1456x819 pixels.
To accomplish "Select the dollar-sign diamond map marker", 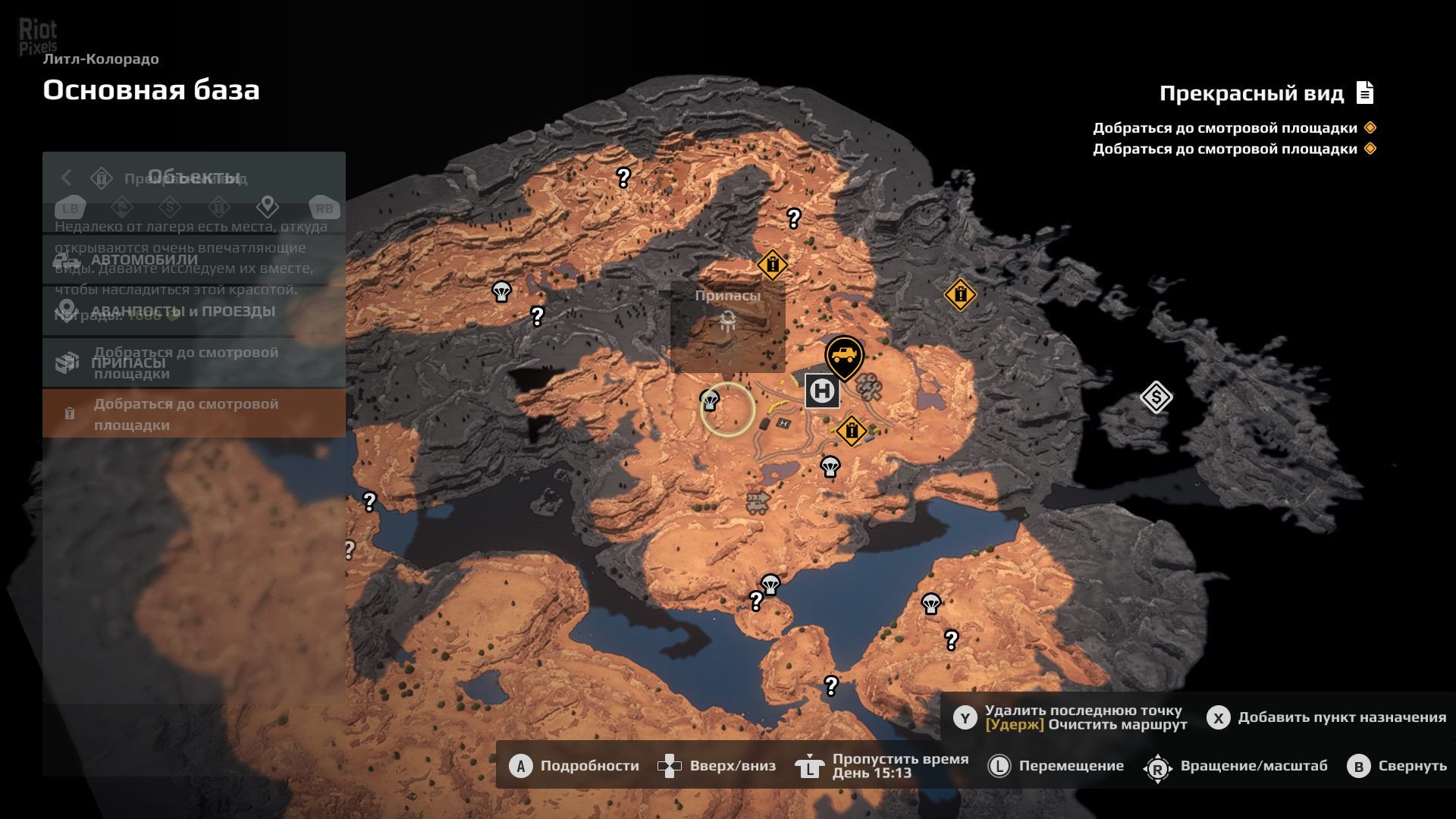I will (x=1156, y=397).
